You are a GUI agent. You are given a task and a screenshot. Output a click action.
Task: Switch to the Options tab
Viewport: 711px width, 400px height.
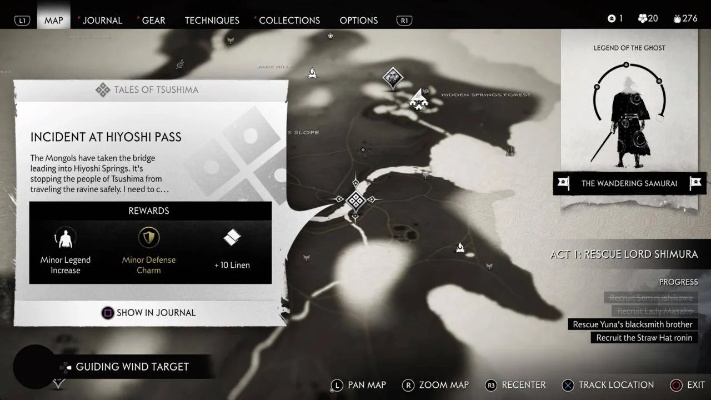[x=359, y=20]
